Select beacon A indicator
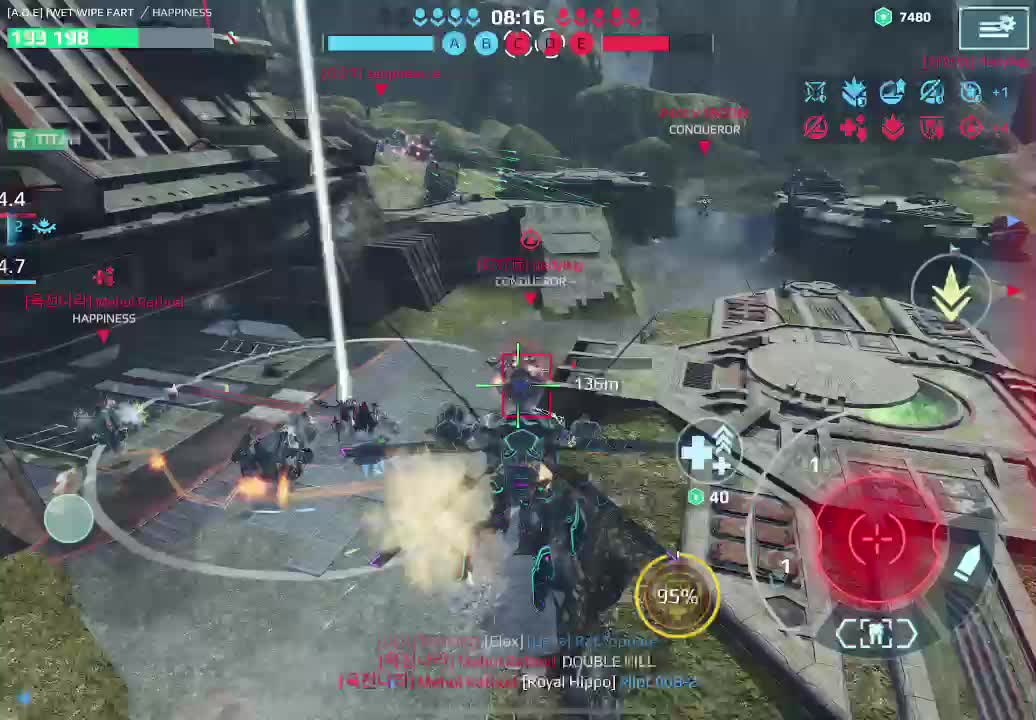Viewport: 1036px width, 720px height. tap(454, 43)
